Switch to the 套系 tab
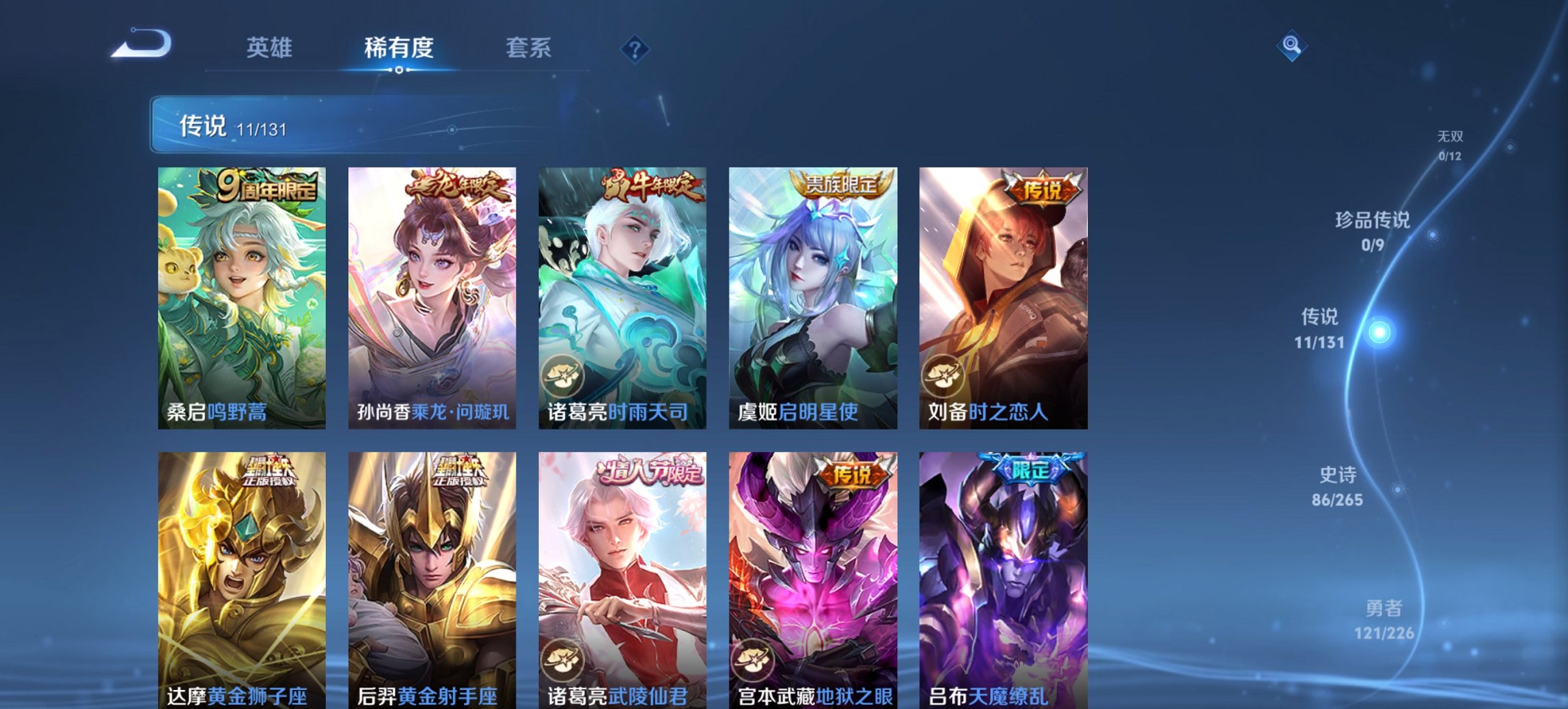 click(528, 48)
